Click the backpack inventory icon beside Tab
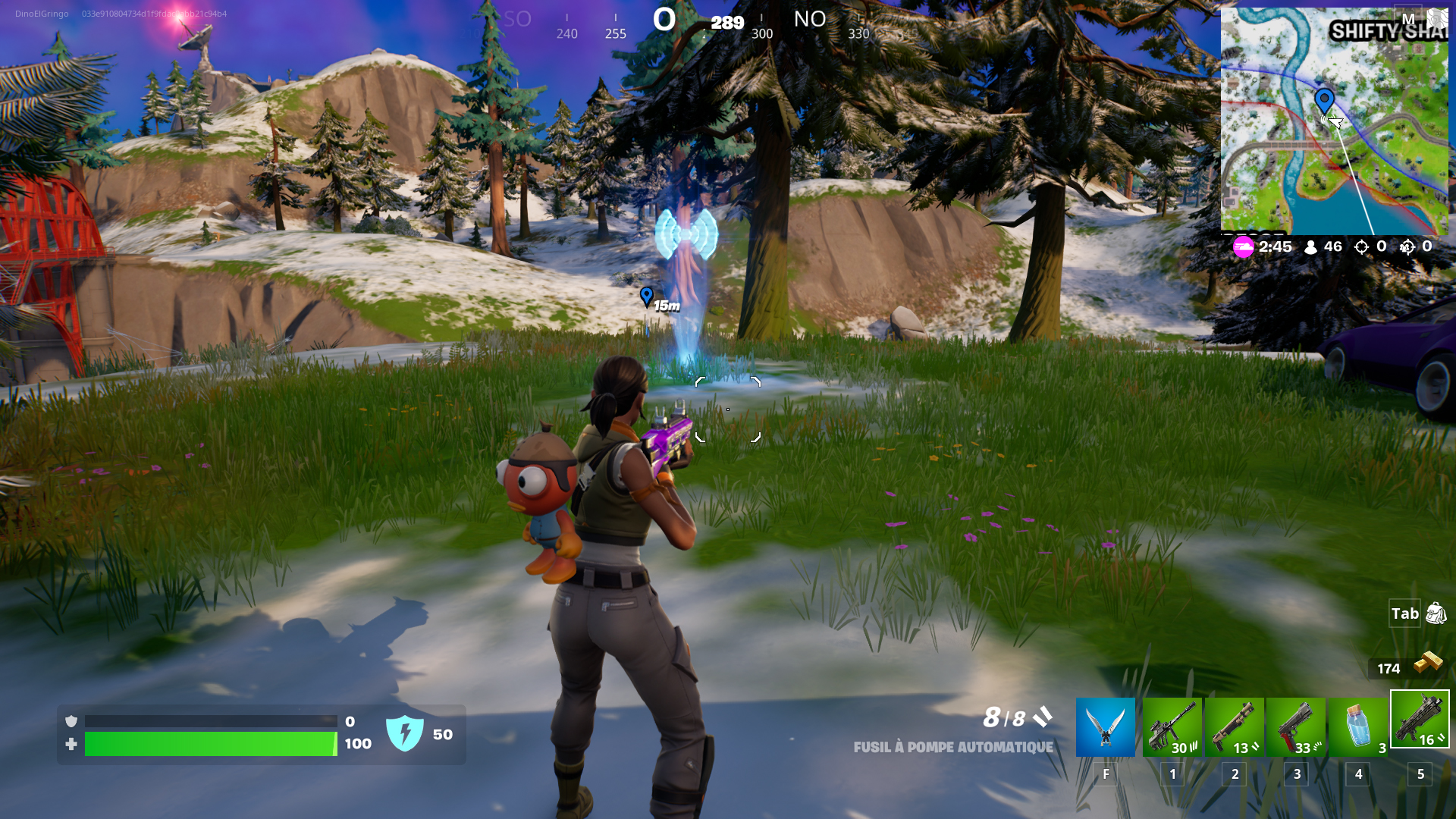 [x=1436, y=614]
